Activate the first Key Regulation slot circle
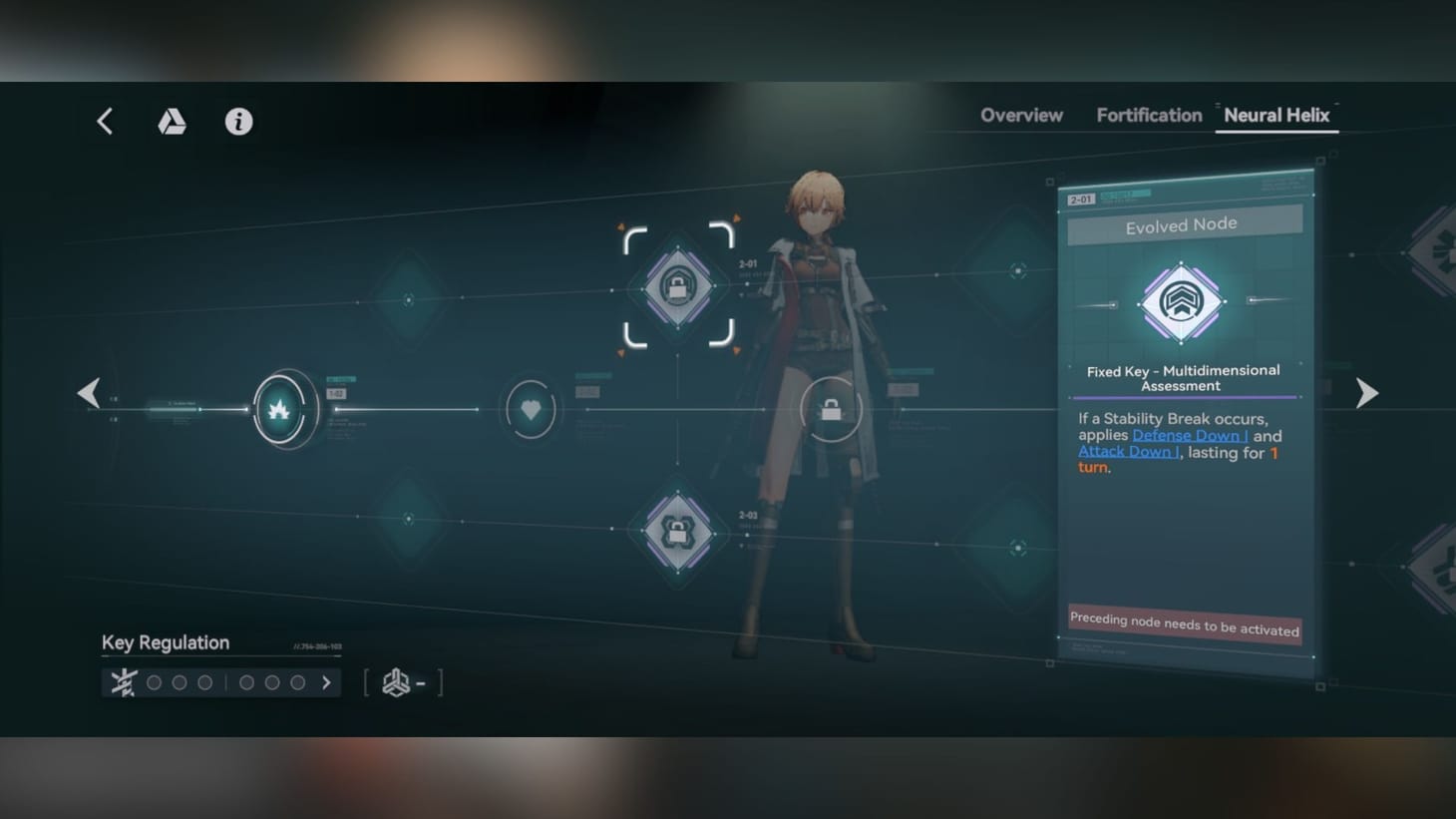This screenshot has height=819, width=1456. tap(154, 682)
